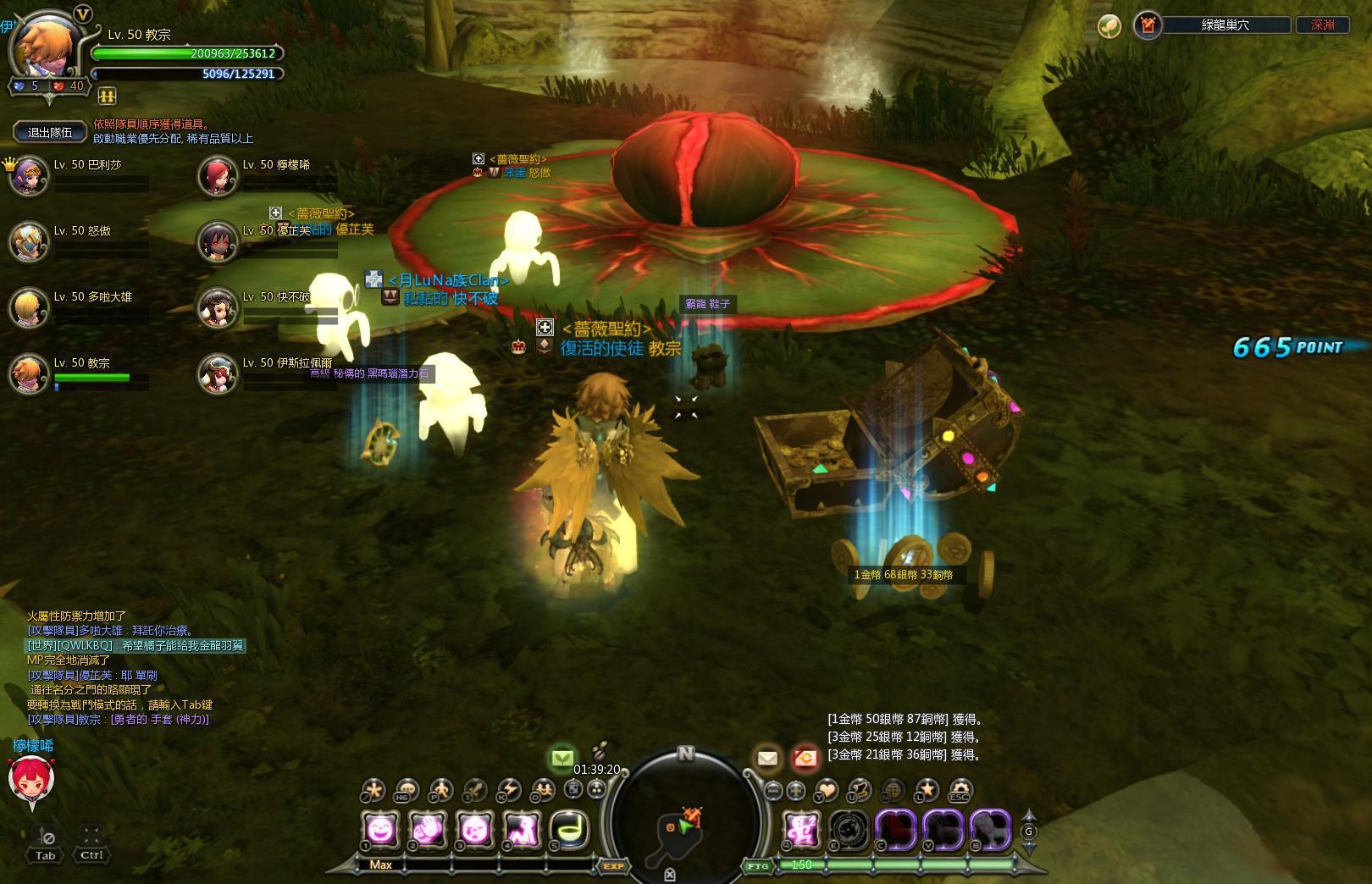Click the 退出隊伍 leave party button
The height and width of the screenshot is (884, 1372).
51,132
